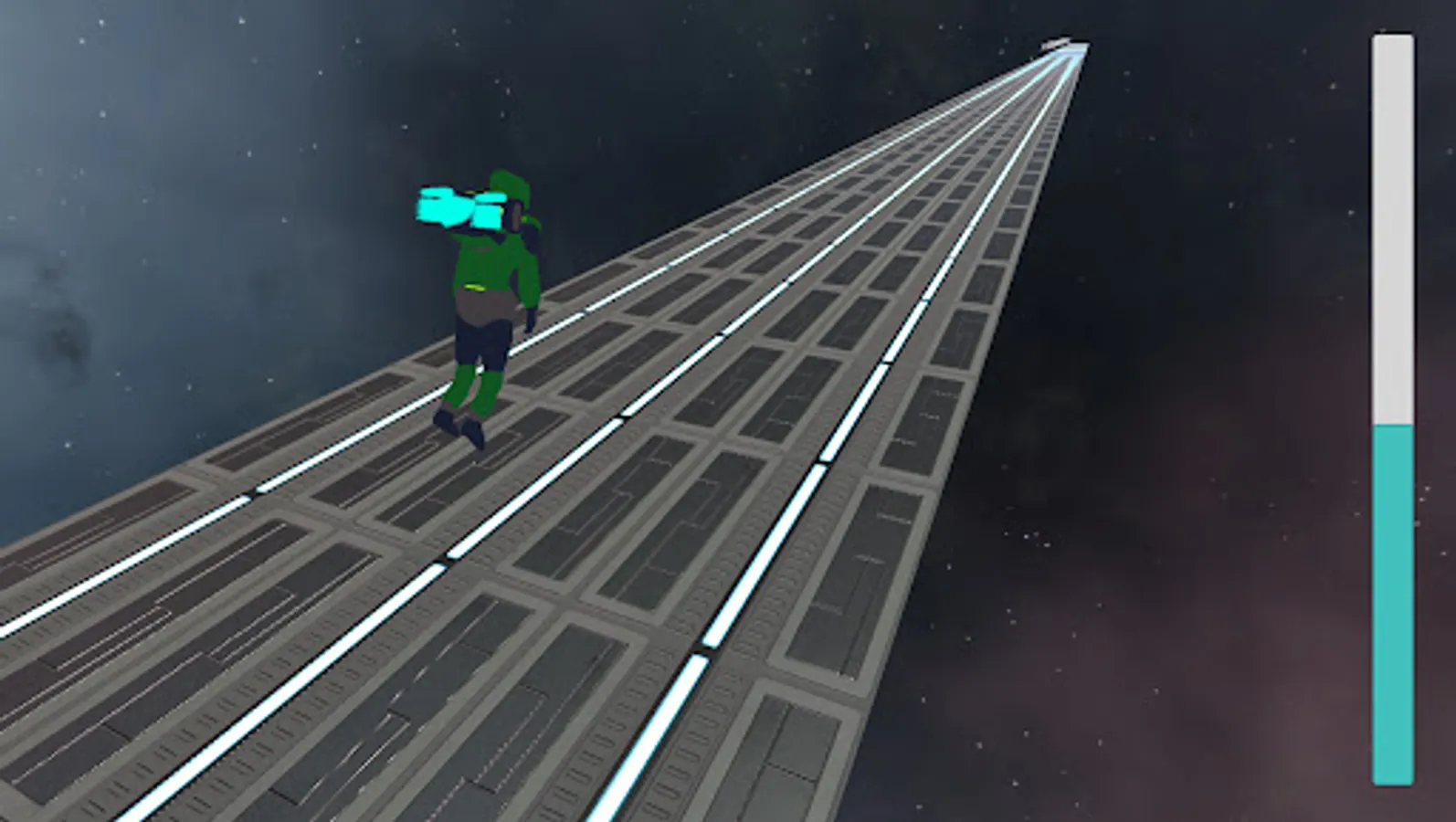Viewport: 1456px width, 822px height.
Task: Click the character's yellow belt marking
Action: (475, 288)
